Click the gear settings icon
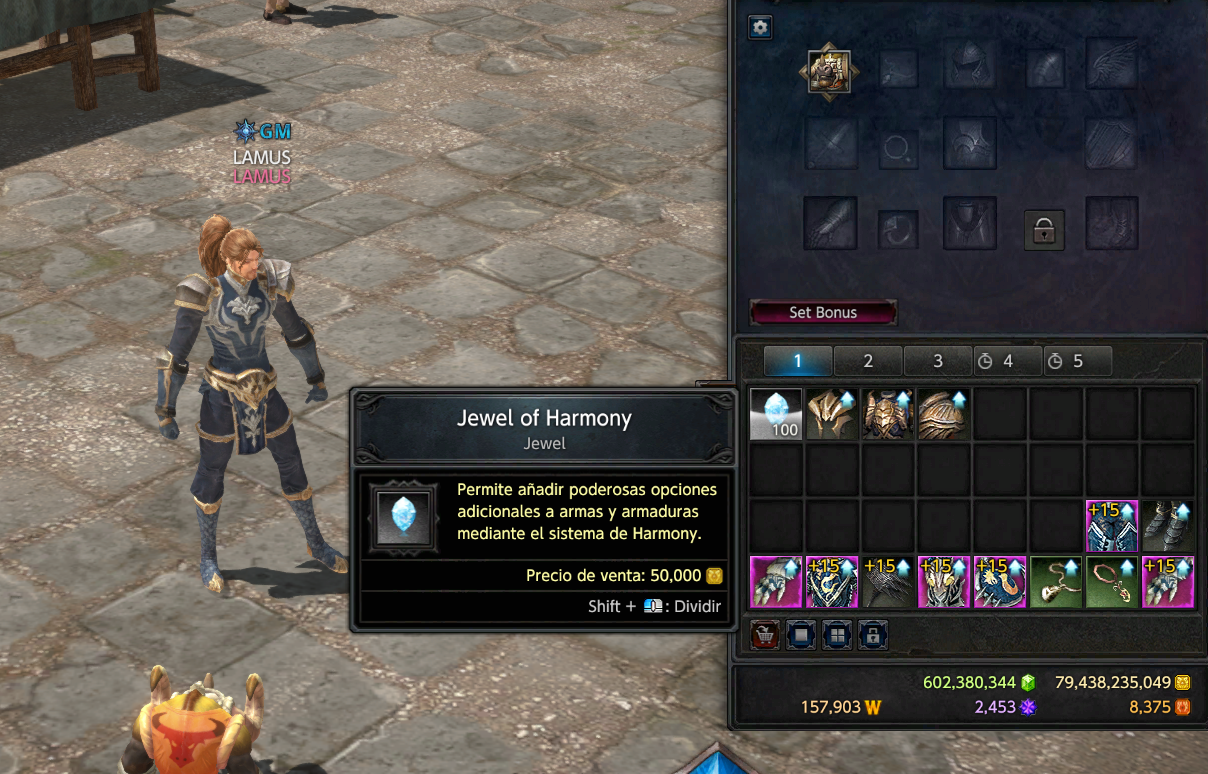1208x774 pixels. (760, 27)
